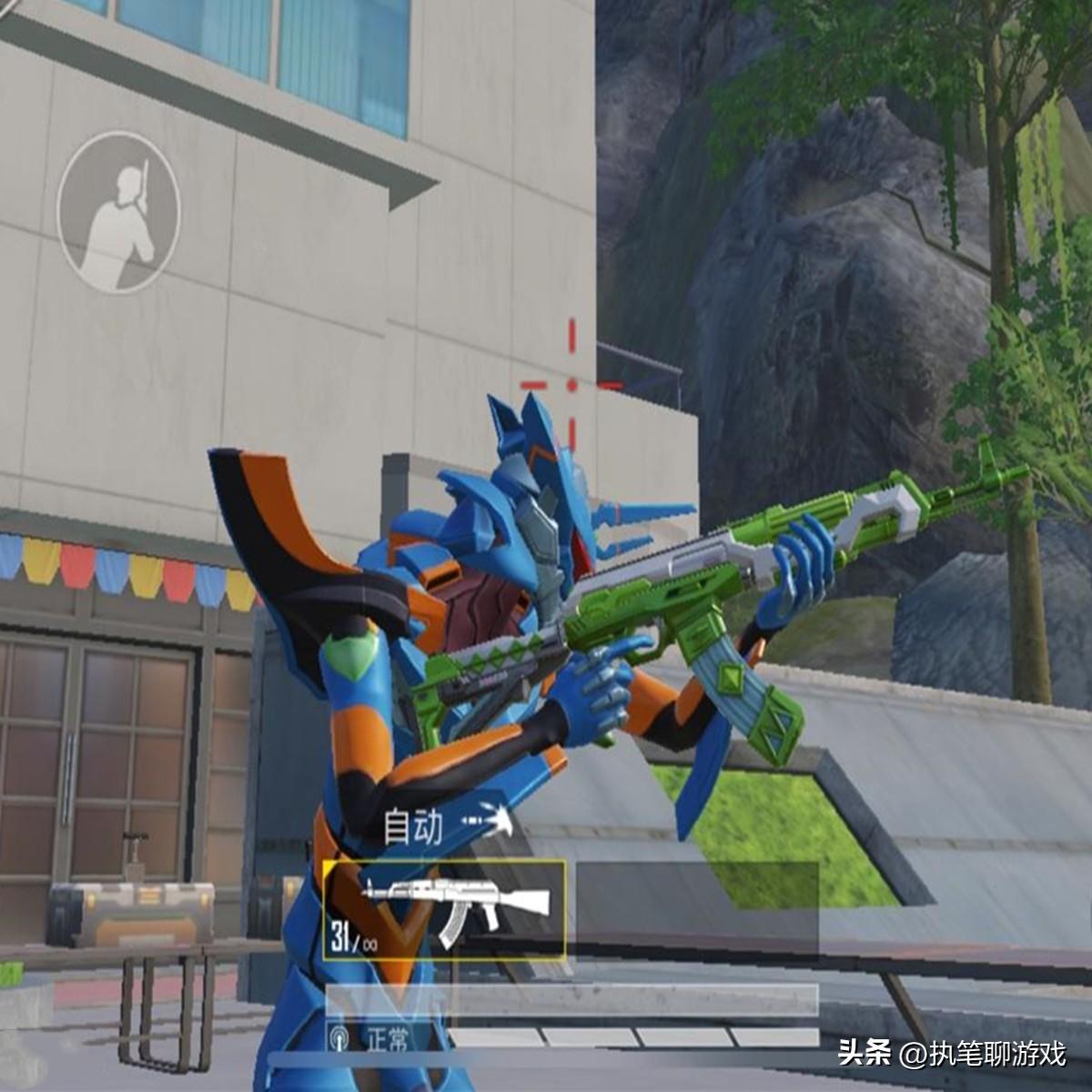Tap the circular soldier-with-gun stance icon
The height and width of the screenshot is (1092, 1092).
(118, 213)
